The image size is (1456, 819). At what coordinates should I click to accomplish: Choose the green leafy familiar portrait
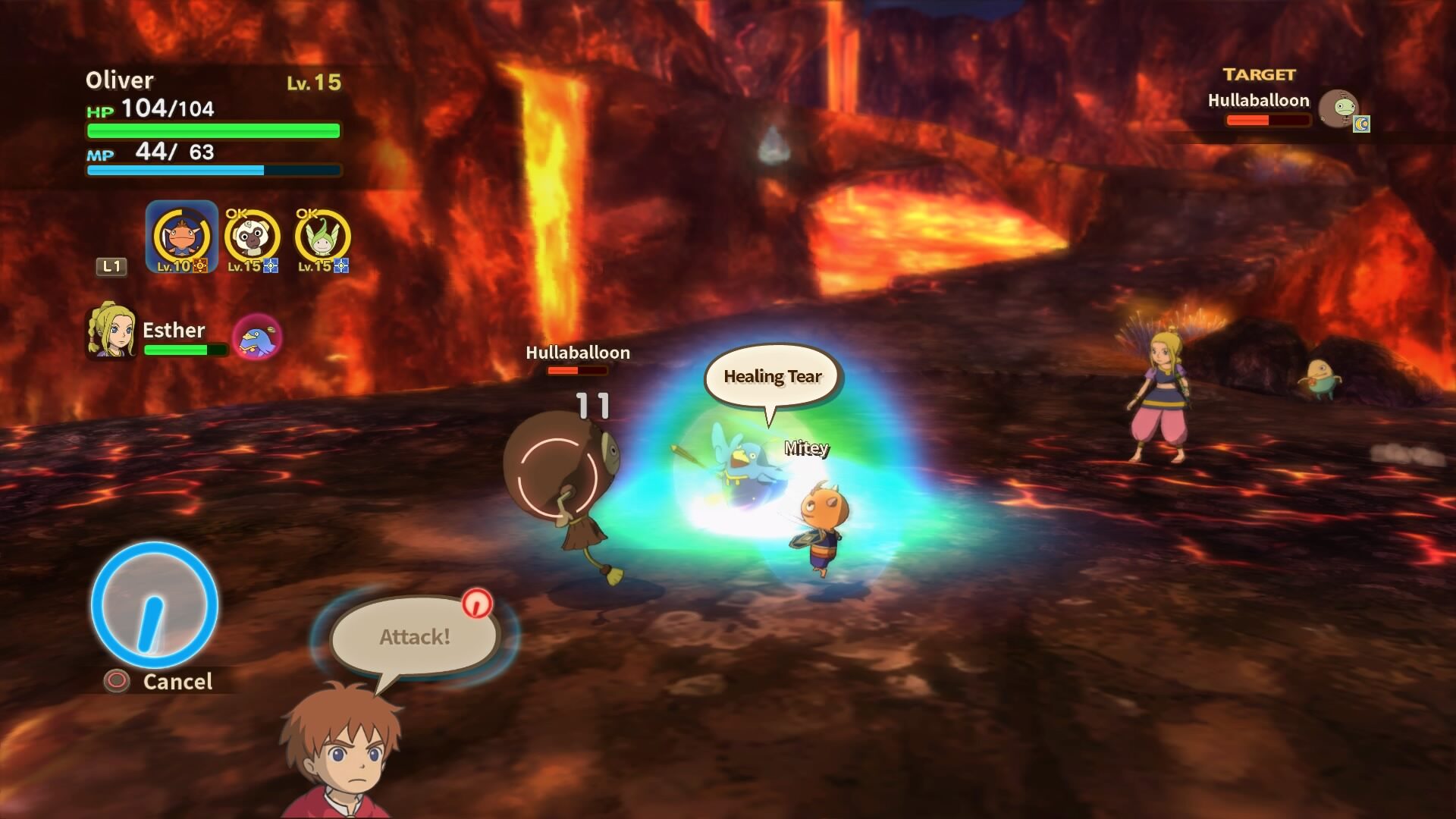tap(322, 238)
